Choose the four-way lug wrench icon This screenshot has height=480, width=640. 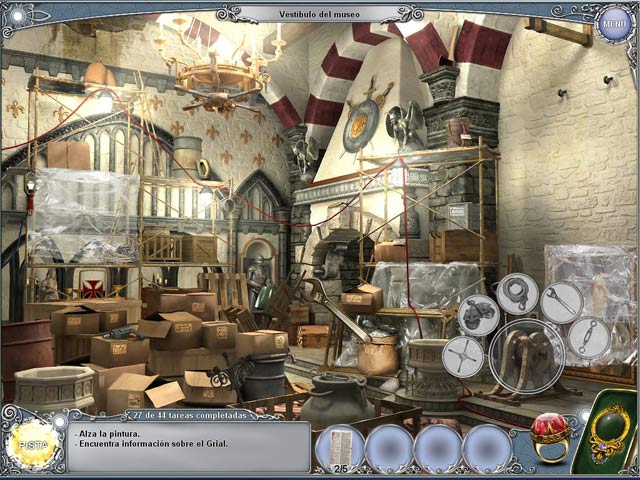coord(463,355)
